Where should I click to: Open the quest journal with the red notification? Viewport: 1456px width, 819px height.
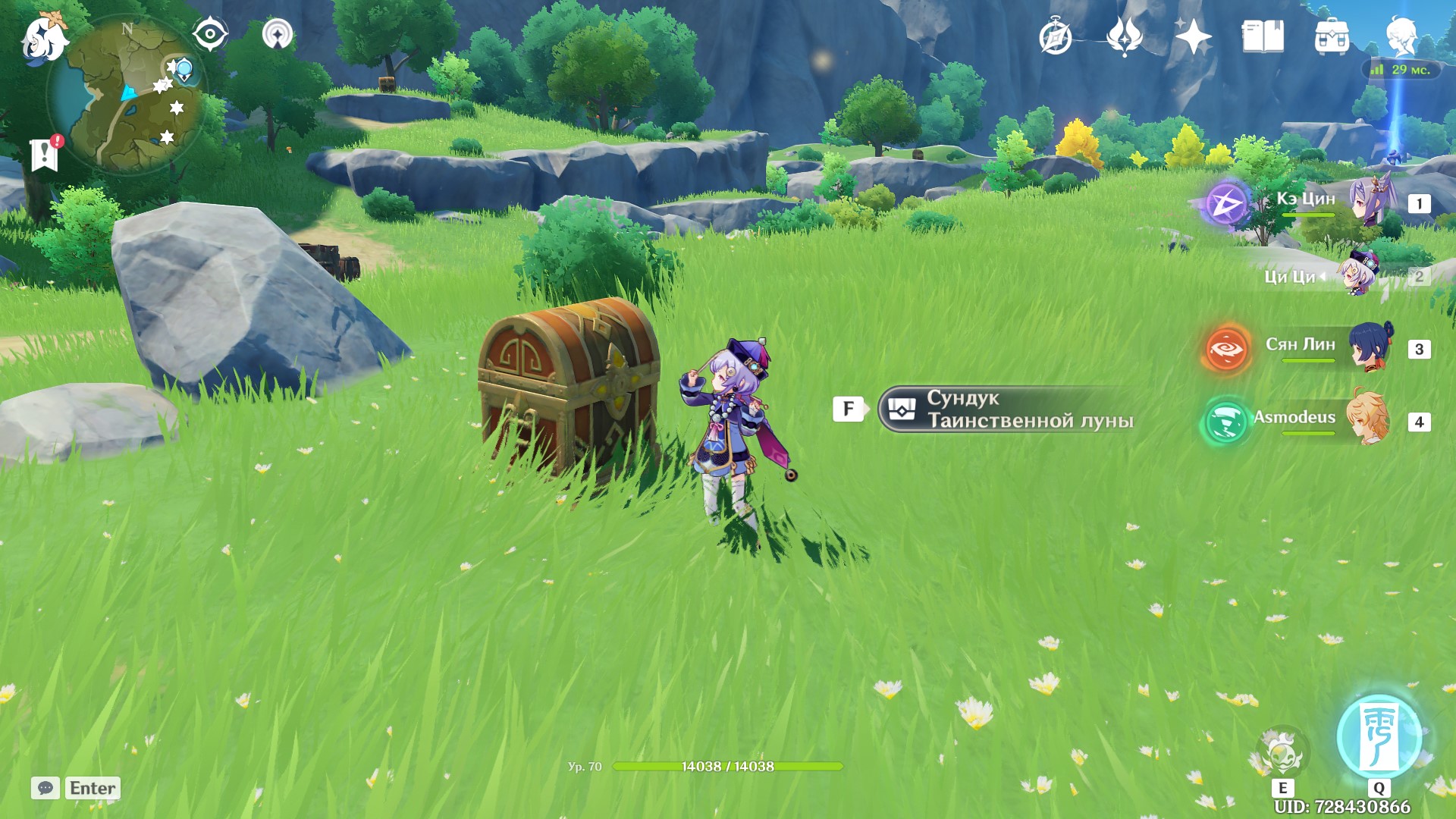45,155
